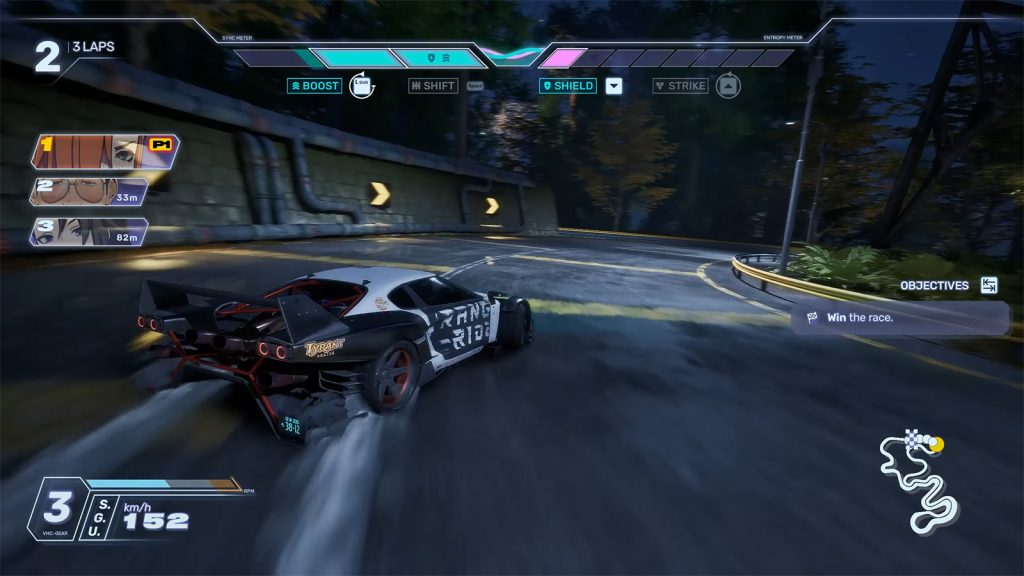Fire the Strike ability
Image resolution: width=1024 pixels, height=576 pixels.
pos(680,86)
